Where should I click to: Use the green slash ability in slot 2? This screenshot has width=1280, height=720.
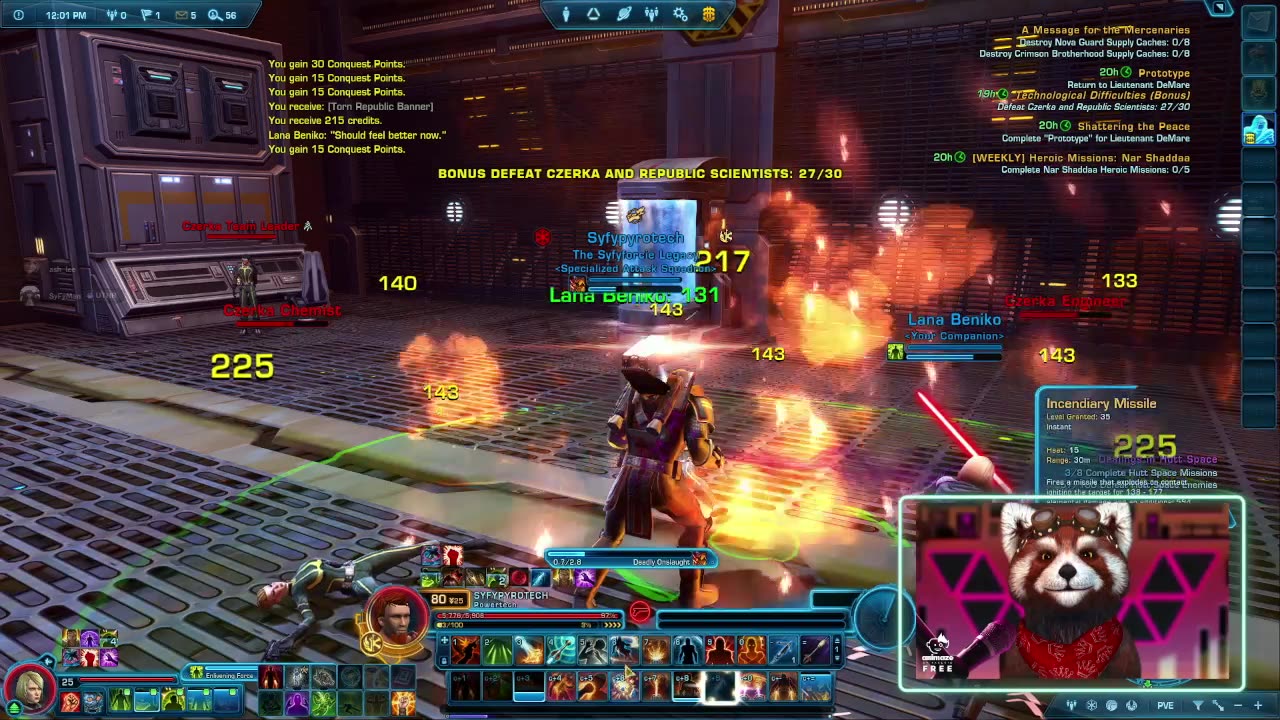pos(497,652)
